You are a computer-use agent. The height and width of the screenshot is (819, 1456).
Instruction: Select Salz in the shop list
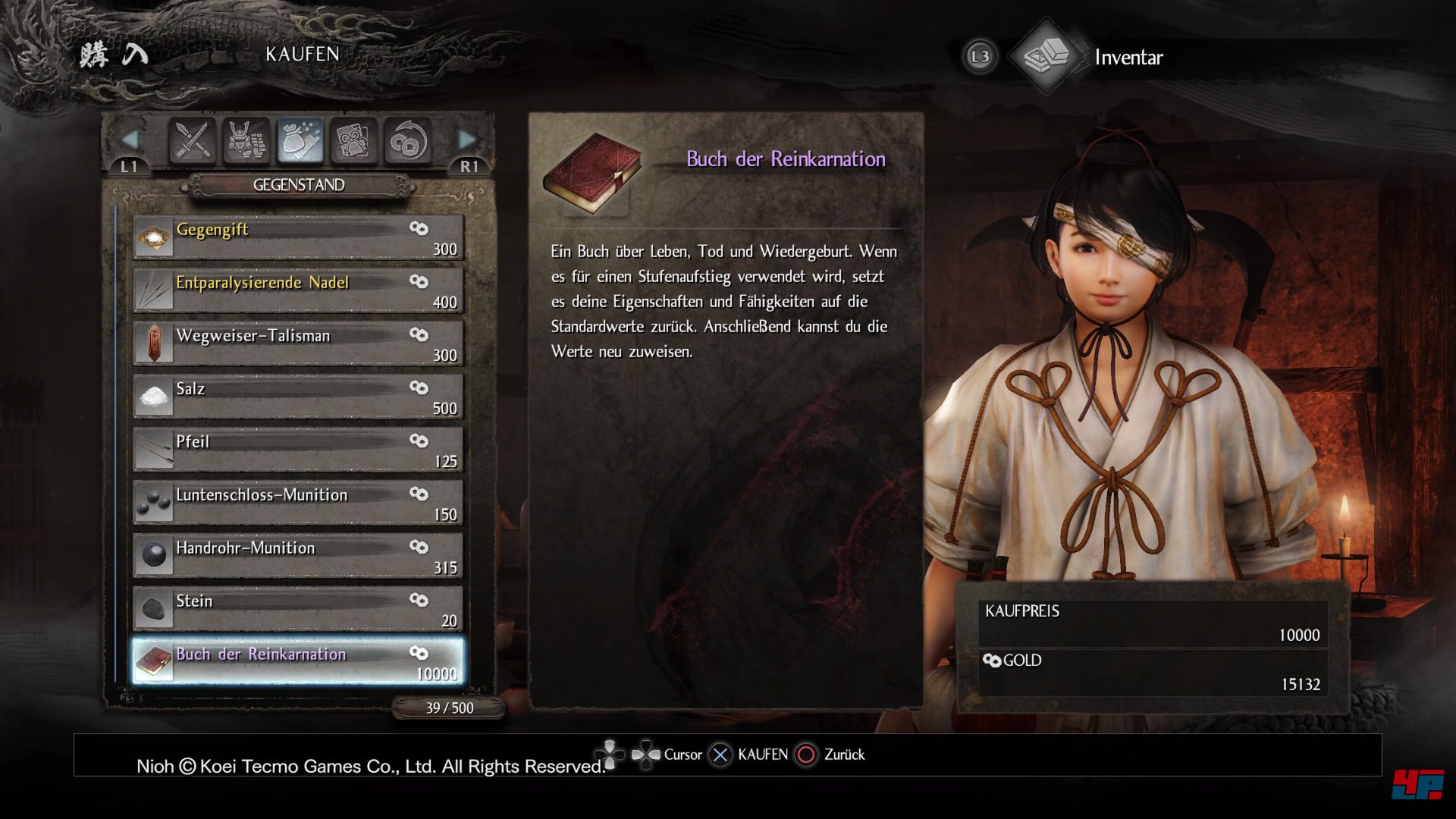pyautogui.click(x=298, y=397)
